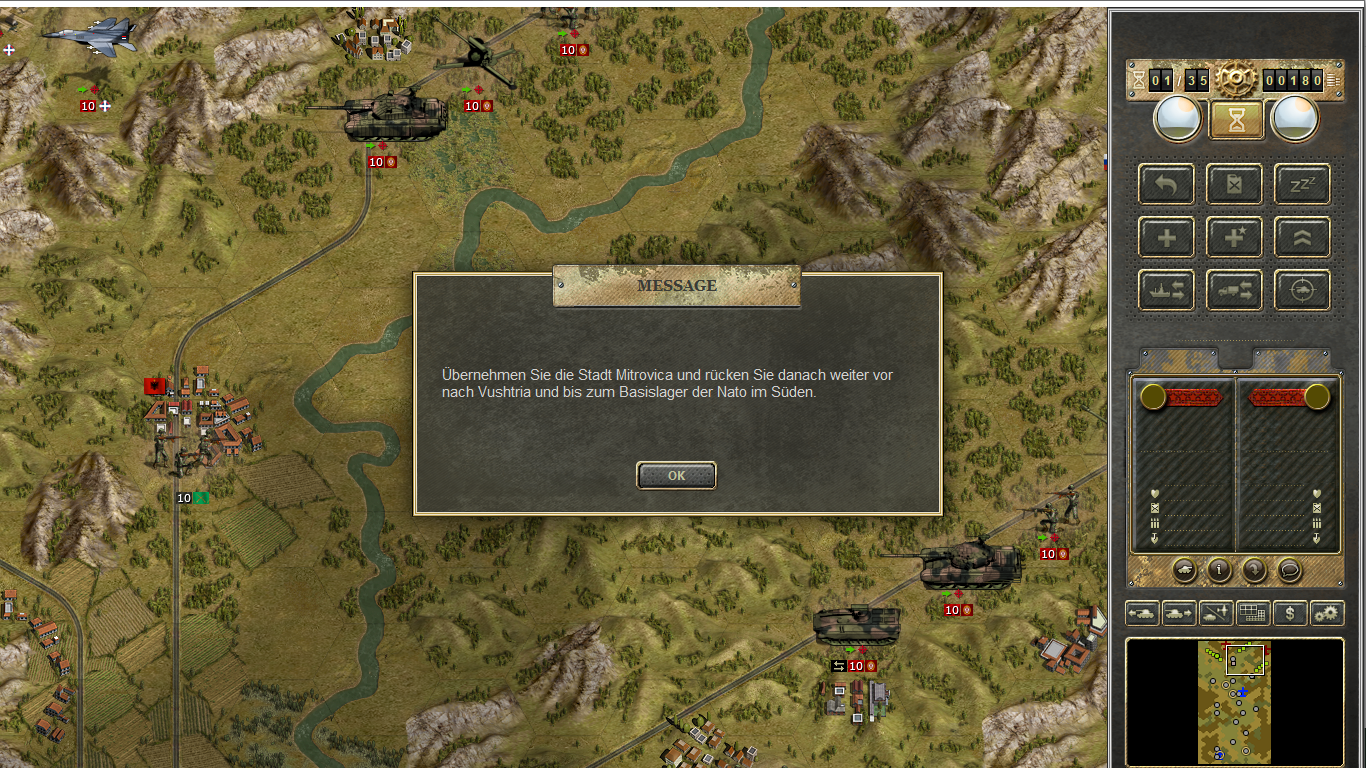Image resolution: width=1366 pixels, height=768 pixels.
Task: Open the unit info (i) button
Action: (1219, 570)
